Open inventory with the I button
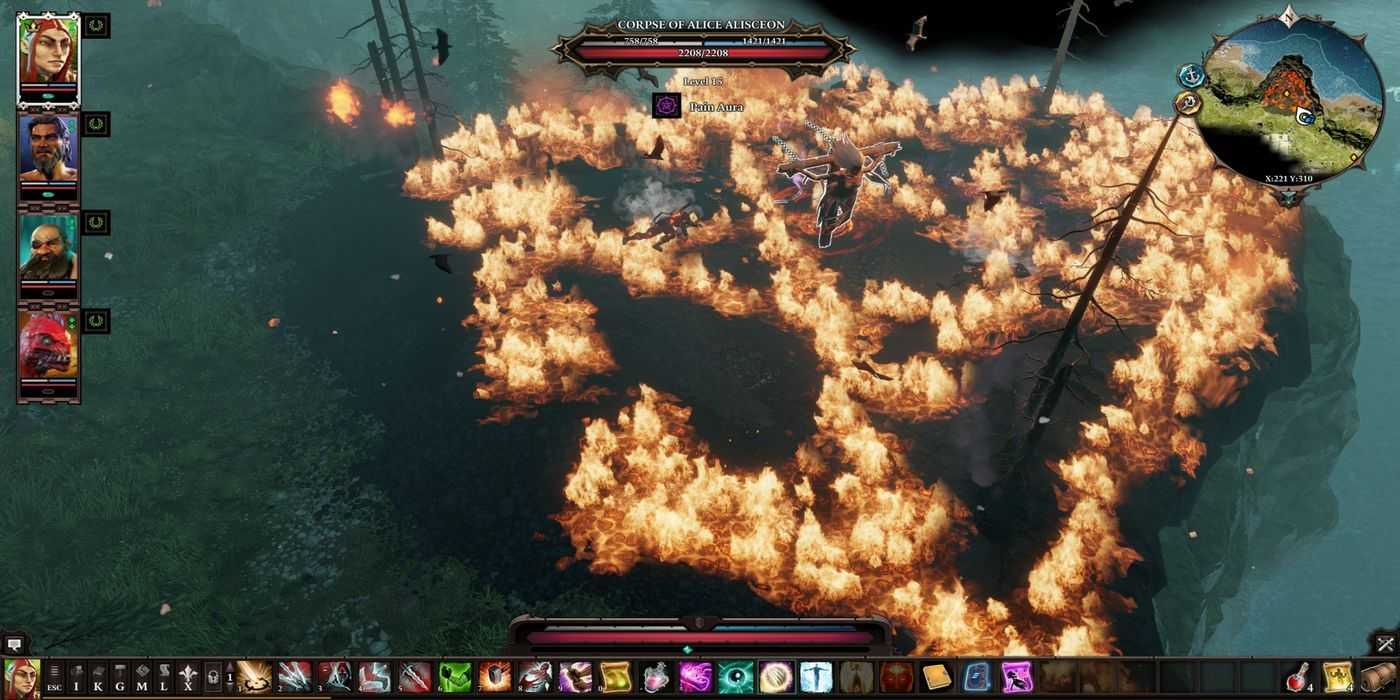 coord(76,678)
